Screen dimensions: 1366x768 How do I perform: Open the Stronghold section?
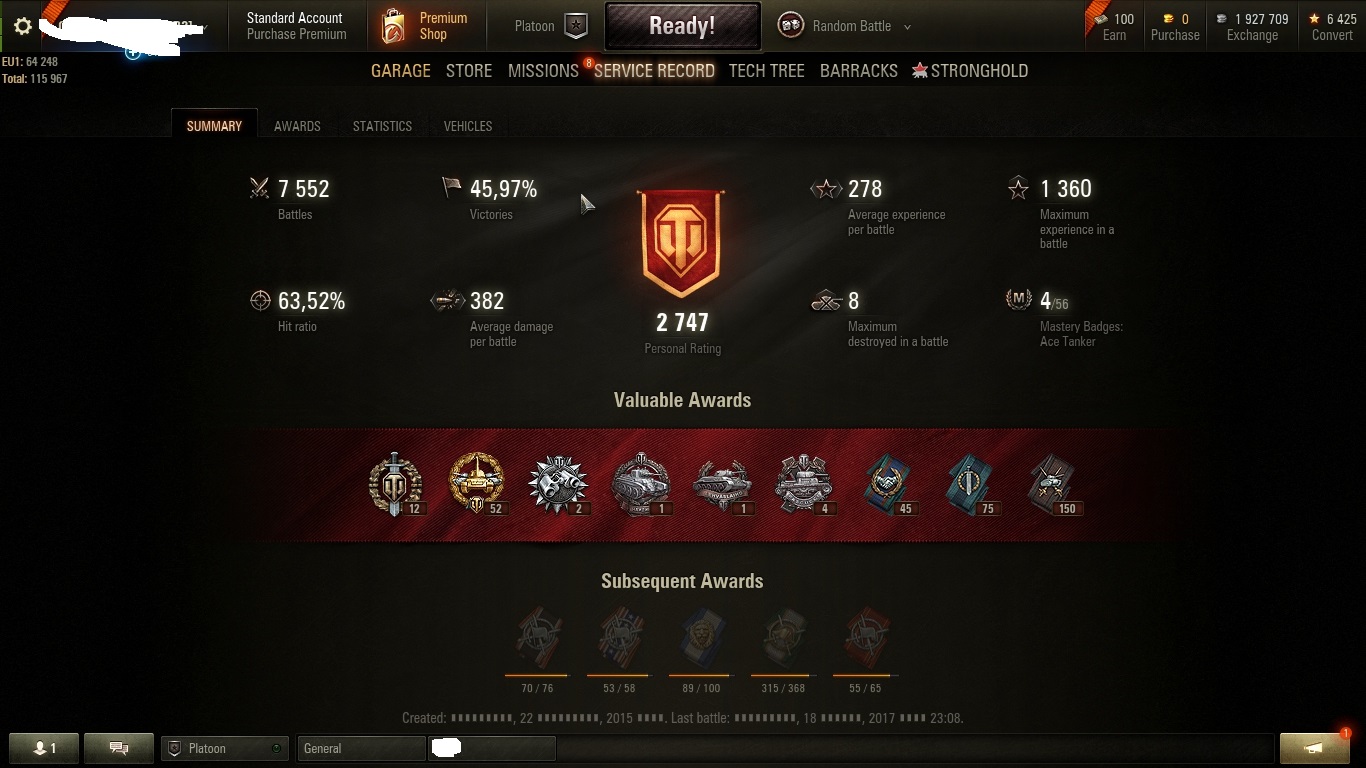coord(970,71)
